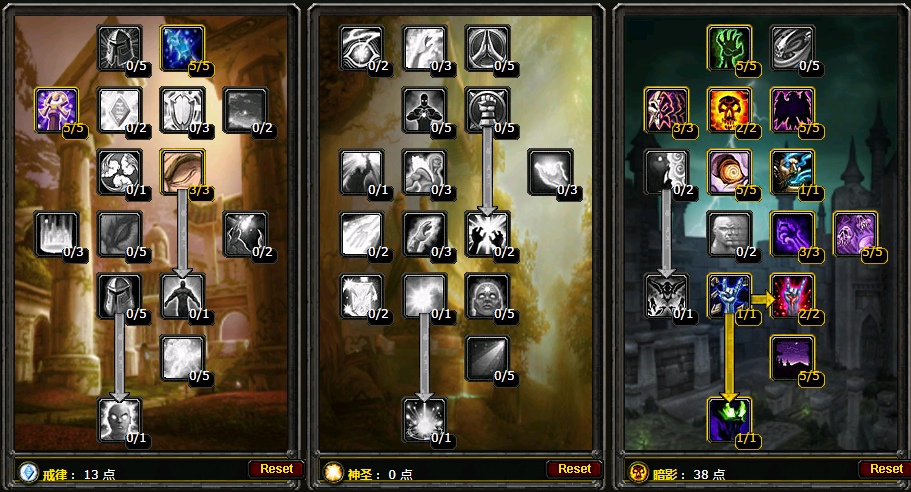Choose the closed eye Discipline talent at 3/3
The width and height of the screenshot is (911, 492).
[x=183, y=171]
